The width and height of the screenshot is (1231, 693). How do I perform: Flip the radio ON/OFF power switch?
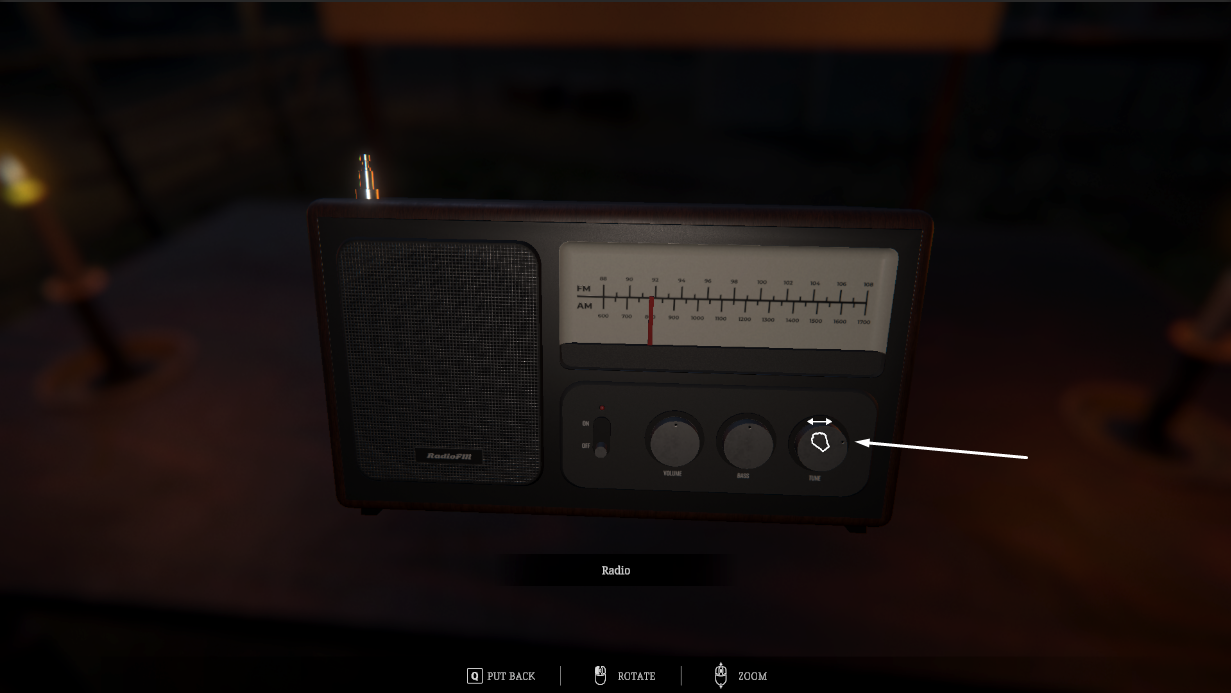600,438
